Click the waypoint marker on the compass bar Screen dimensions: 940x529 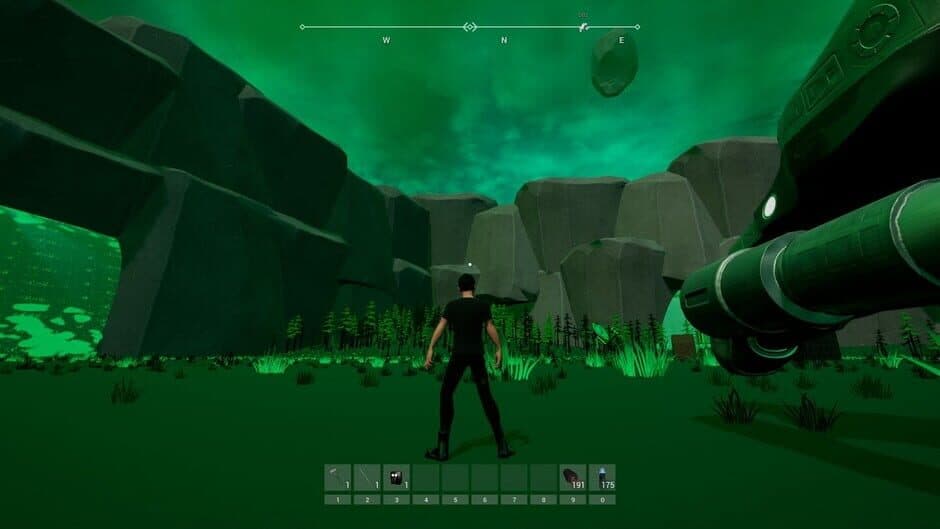coord(584,27)
